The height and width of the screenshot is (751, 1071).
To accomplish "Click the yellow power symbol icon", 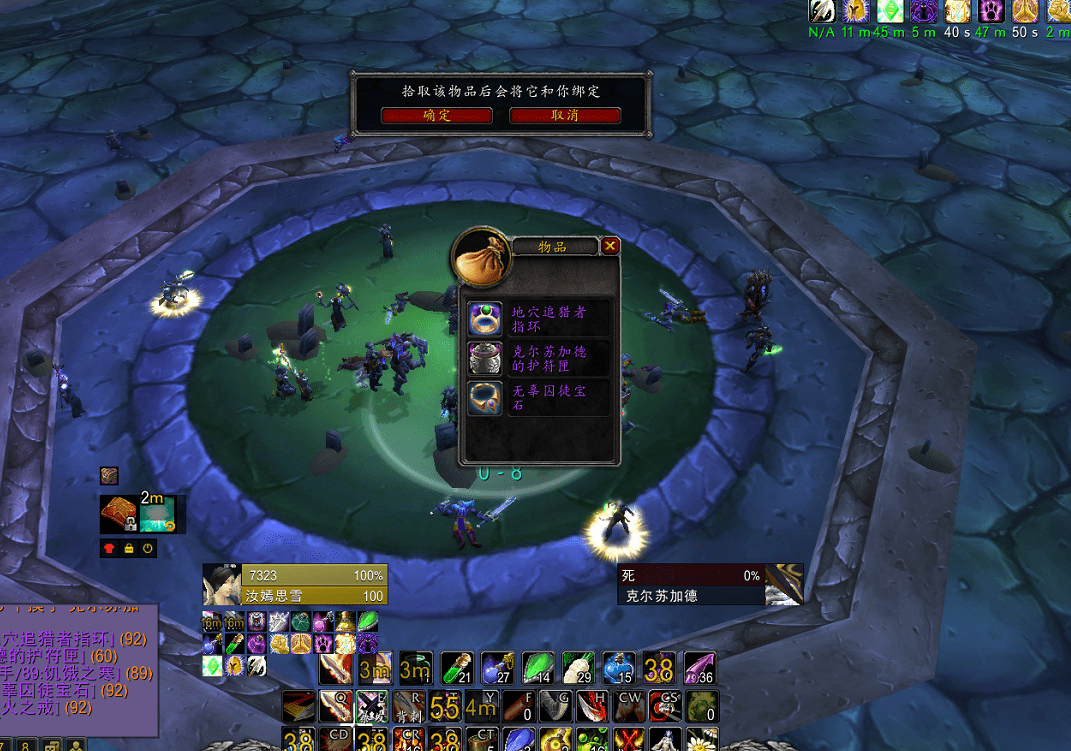I will click(x=148, y=548).
